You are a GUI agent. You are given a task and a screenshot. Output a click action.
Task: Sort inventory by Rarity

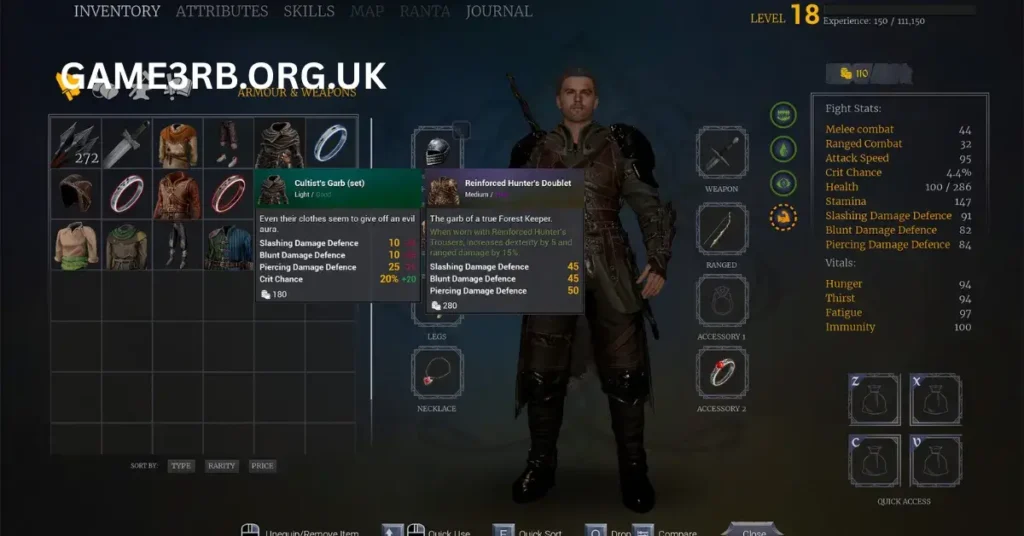[x=222, y=466]
